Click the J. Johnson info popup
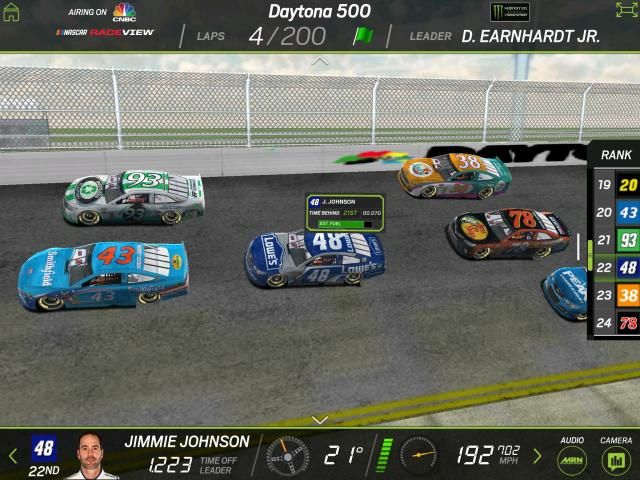 (x=345, y=212)
